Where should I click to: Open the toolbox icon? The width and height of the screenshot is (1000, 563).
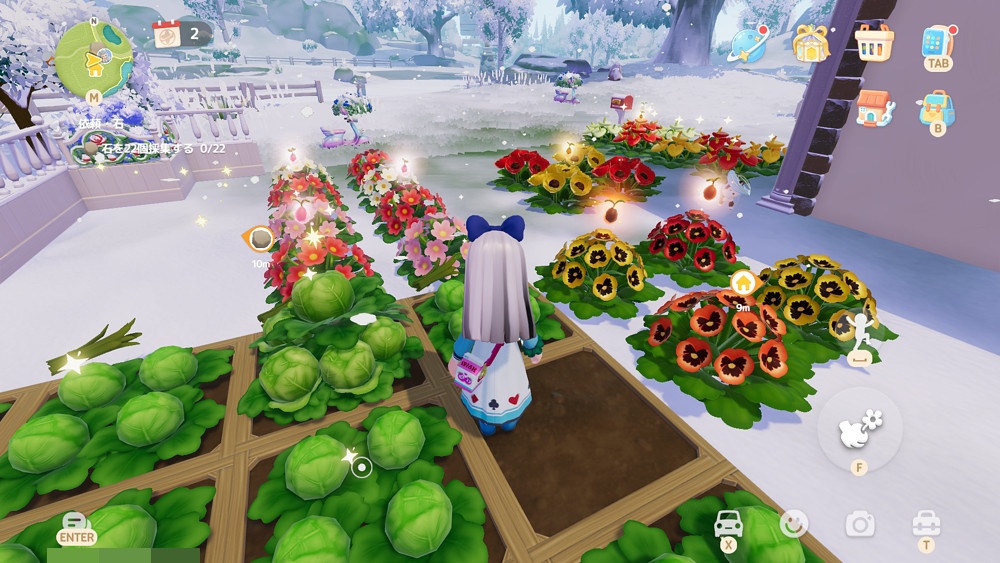[926, 522]
